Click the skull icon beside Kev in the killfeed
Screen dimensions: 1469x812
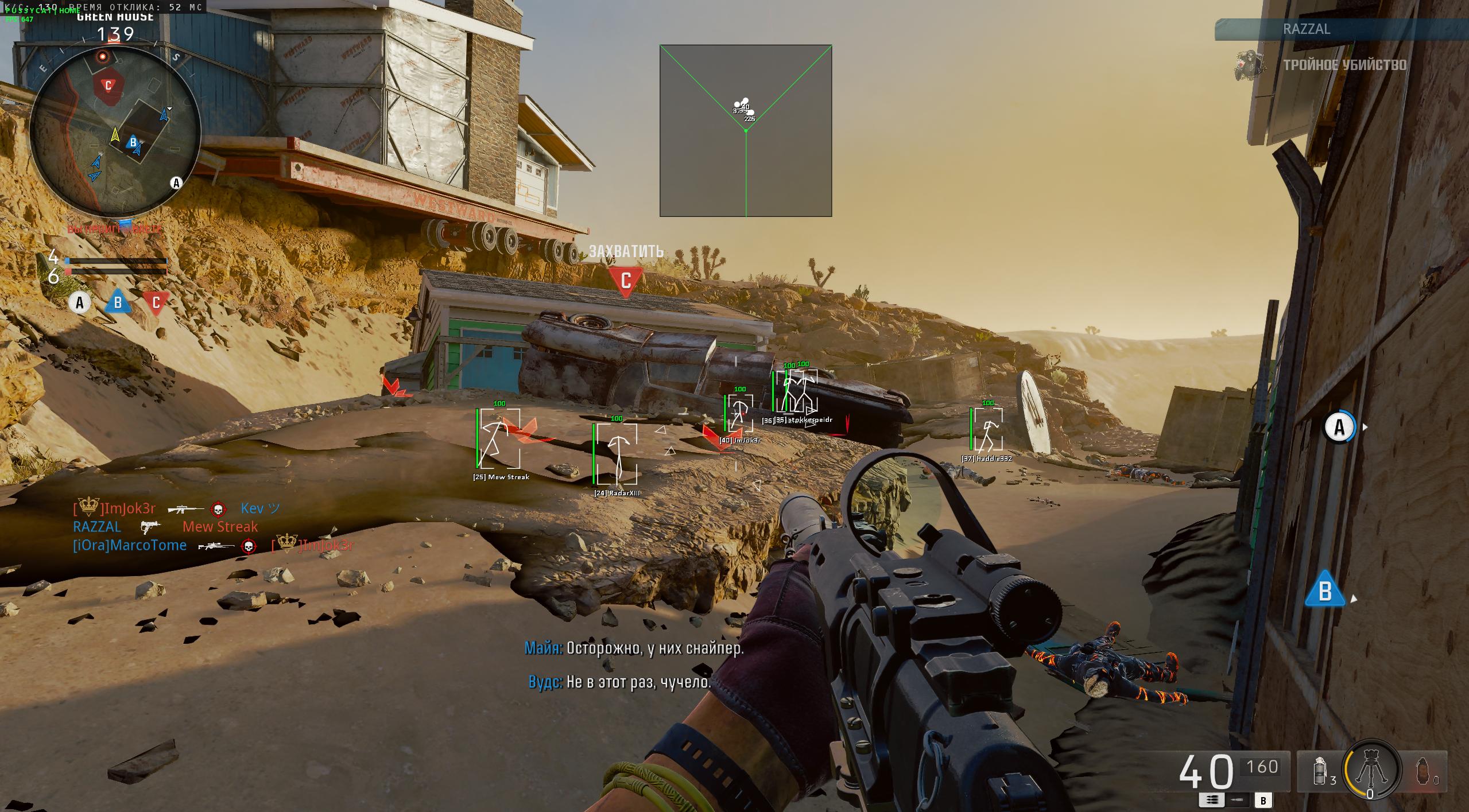218,510
